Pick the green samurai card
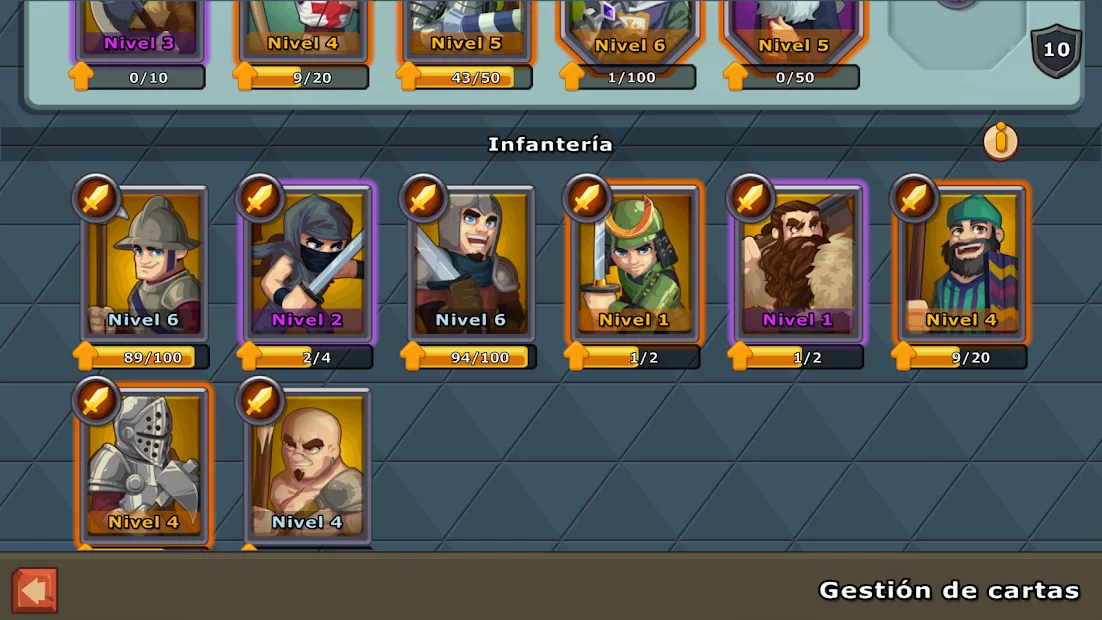 click(634, 264)
